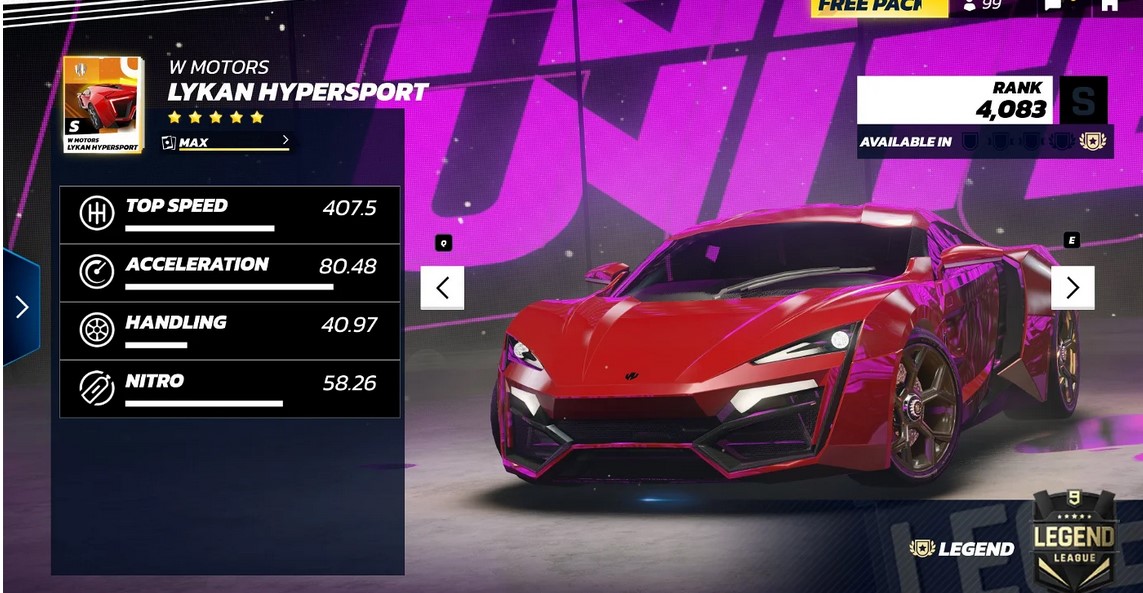Viewport: 1143px width, 593px height.
Task: Show the next car with right arrow
Action: coord(1072,288)
